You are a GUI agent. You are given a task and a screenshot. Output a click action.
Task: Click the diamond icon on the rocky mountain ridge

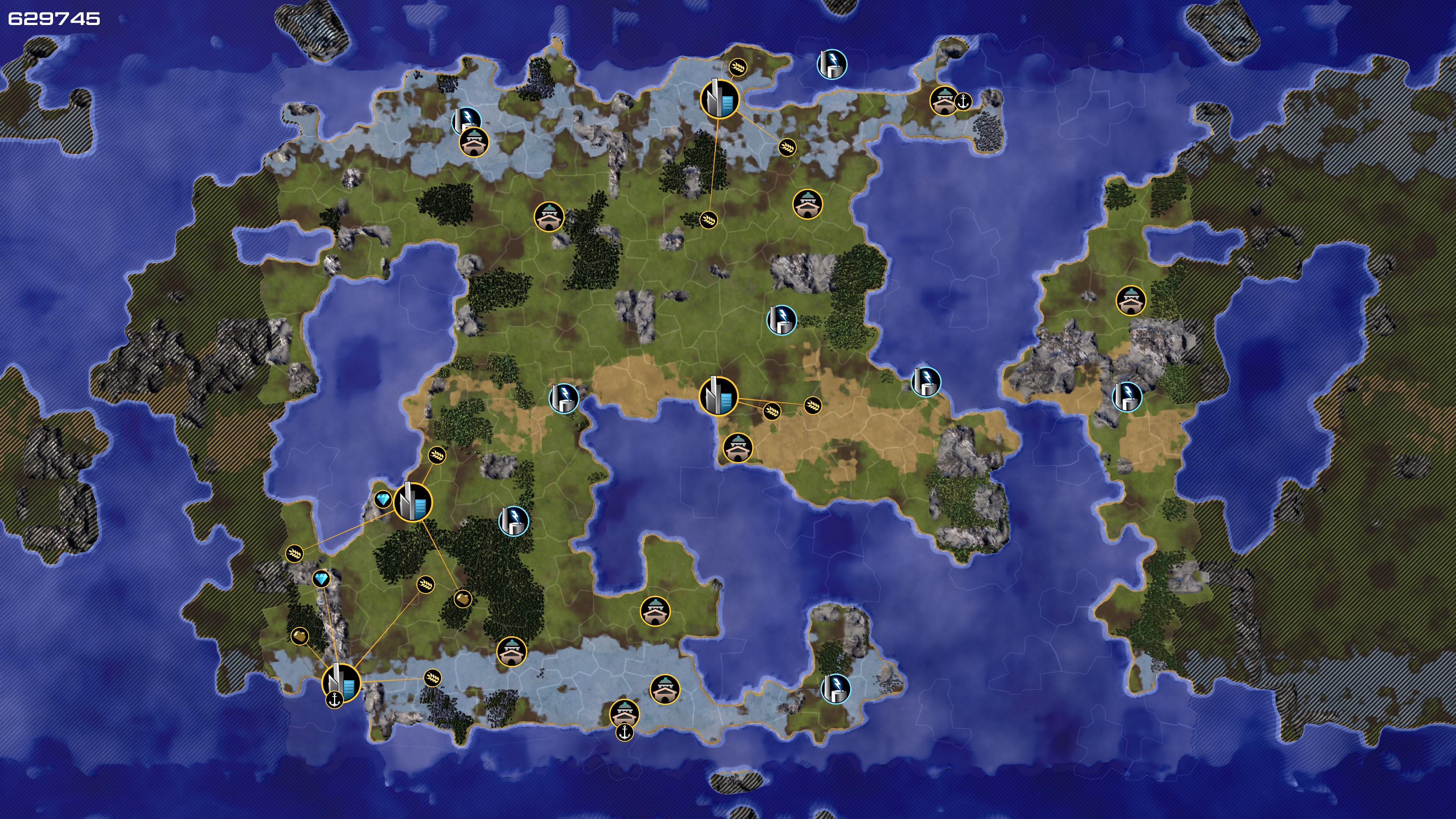point(322,579)
